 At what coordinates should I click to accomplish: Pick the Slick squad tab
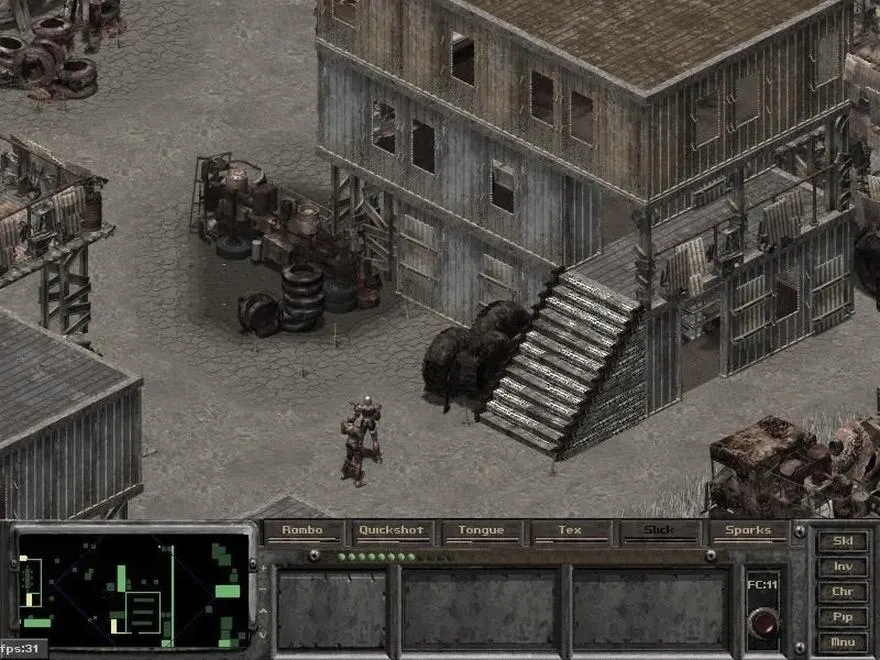[x=659, y=531]
